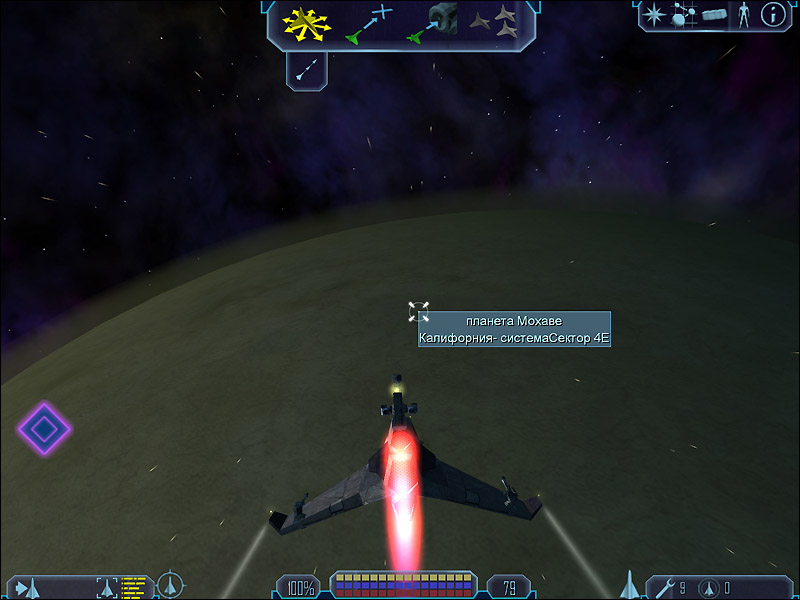This screenshot has height=600, width=800.
Task: Click the purple diamond indicator button
Action: click(x=44, y=429)
